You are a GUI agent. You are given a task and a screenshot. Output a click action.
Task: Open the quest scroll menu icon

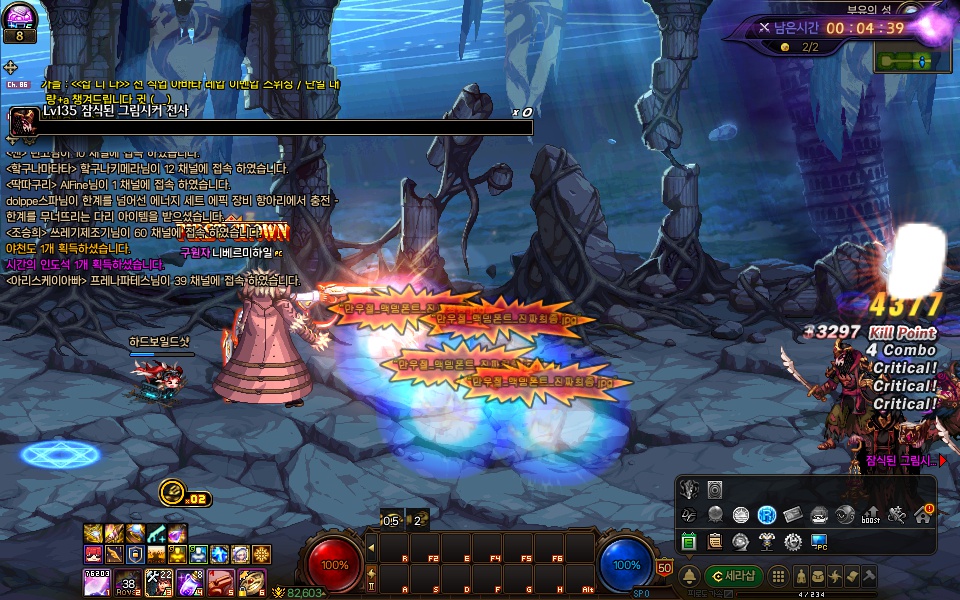(853, 577)
